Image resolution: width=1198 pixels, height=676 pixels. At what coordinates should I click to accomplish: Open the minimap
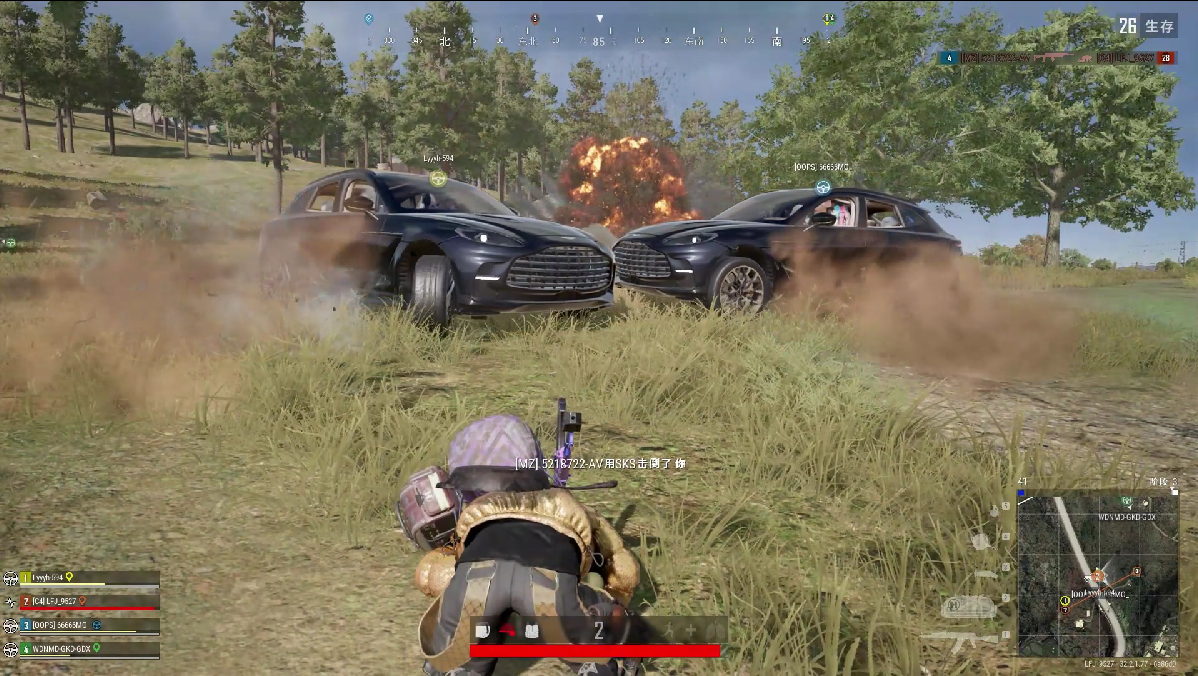(1097, 573)
